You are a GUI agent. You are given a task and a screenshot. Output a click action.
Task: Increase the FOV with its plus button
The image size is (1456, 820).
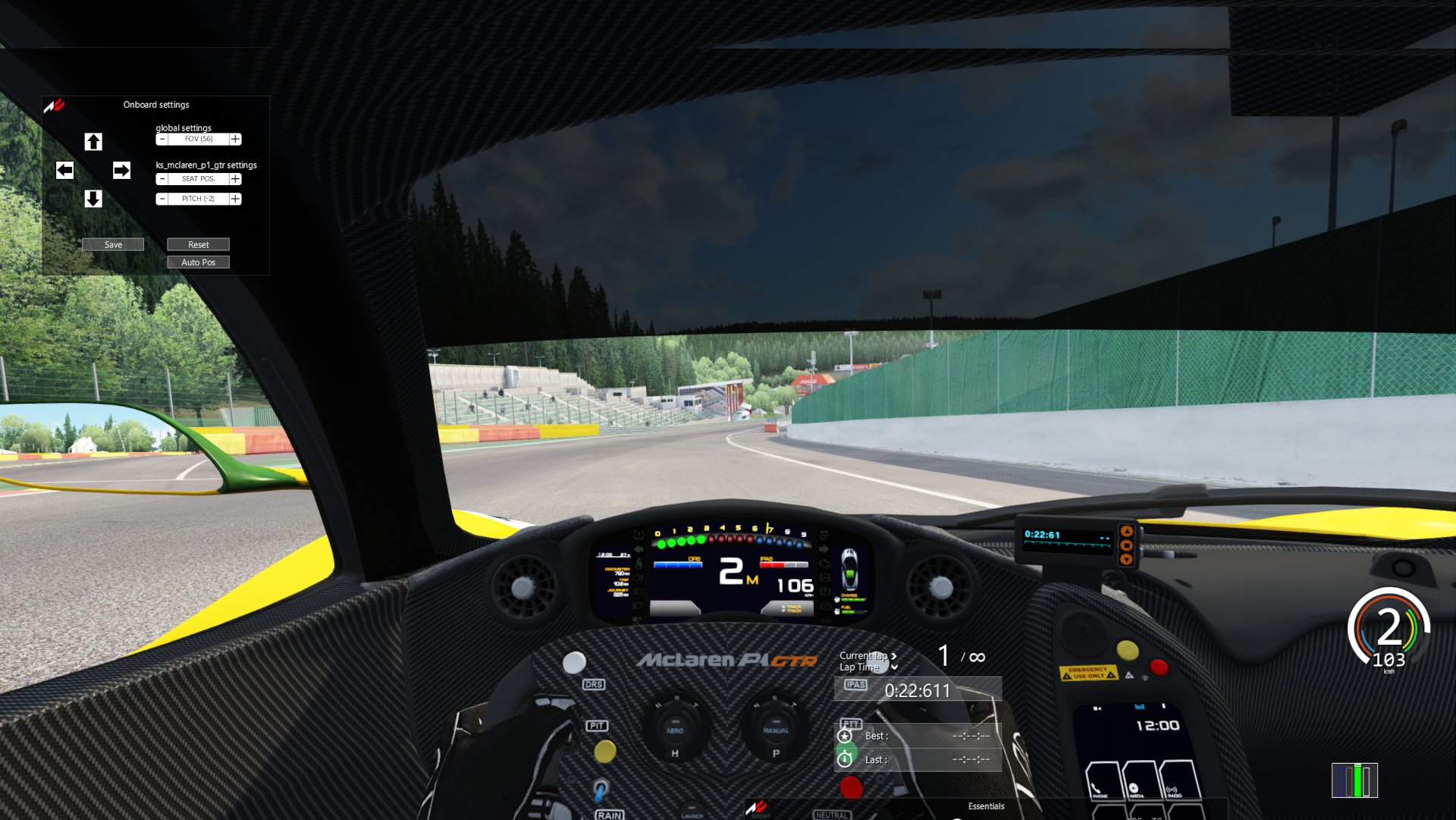[235, 140]
